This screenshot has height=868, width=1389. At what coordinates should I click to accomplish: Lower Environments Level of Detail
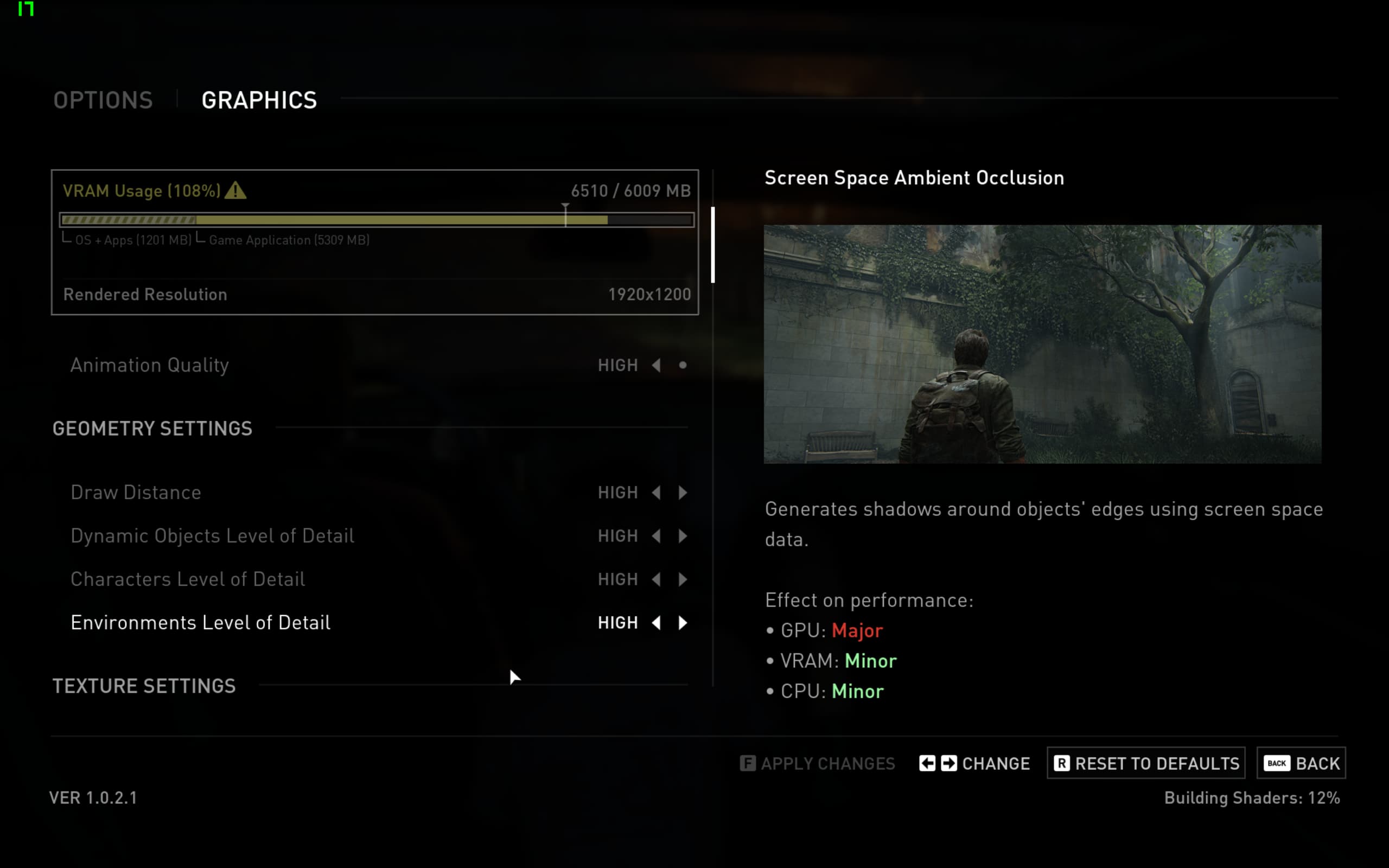[656, 623]
